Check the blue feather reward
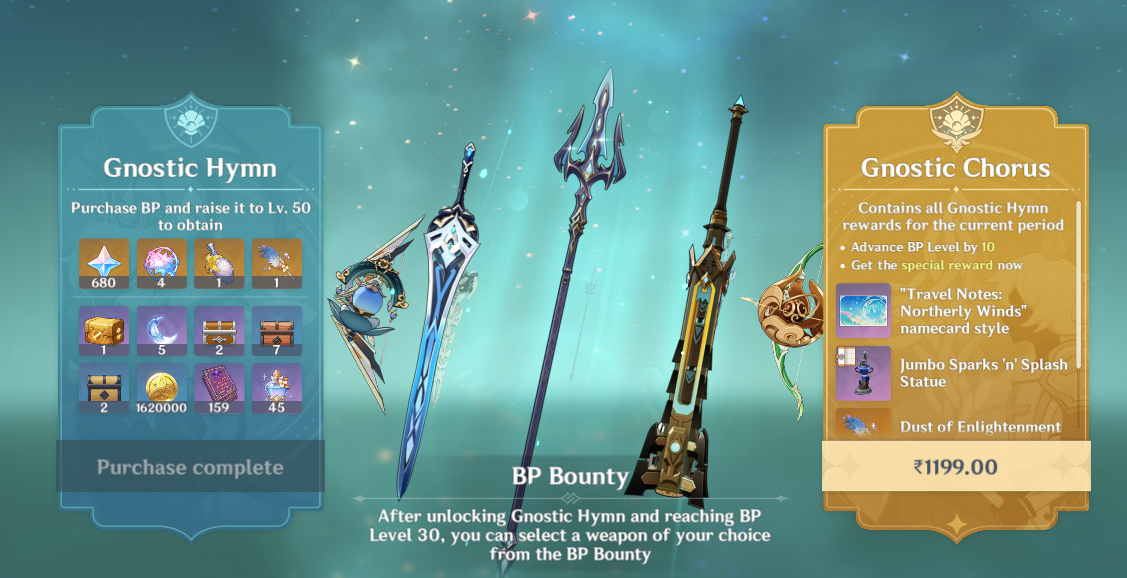The width and height of the screenshot is (1127, 578). tap(276, 263)
